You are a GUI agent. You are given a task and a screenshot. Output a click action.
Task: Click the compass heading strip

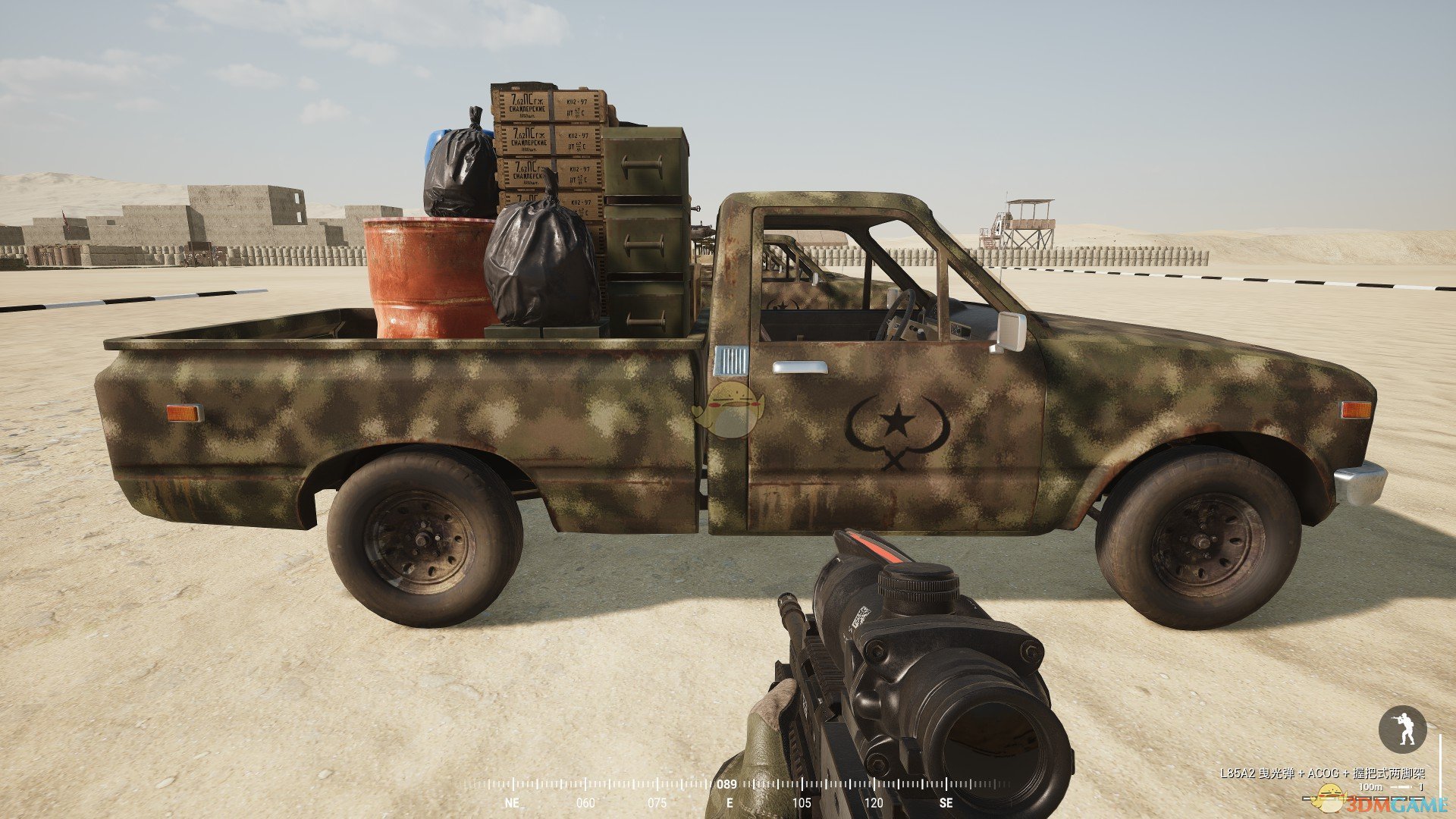[728, 792]
